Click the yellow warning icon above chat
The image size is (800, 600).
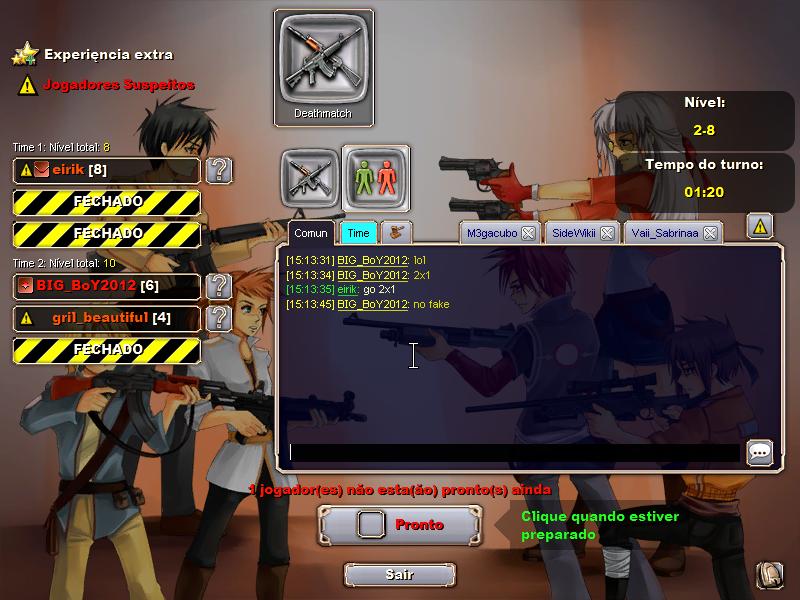coord(760,227)
